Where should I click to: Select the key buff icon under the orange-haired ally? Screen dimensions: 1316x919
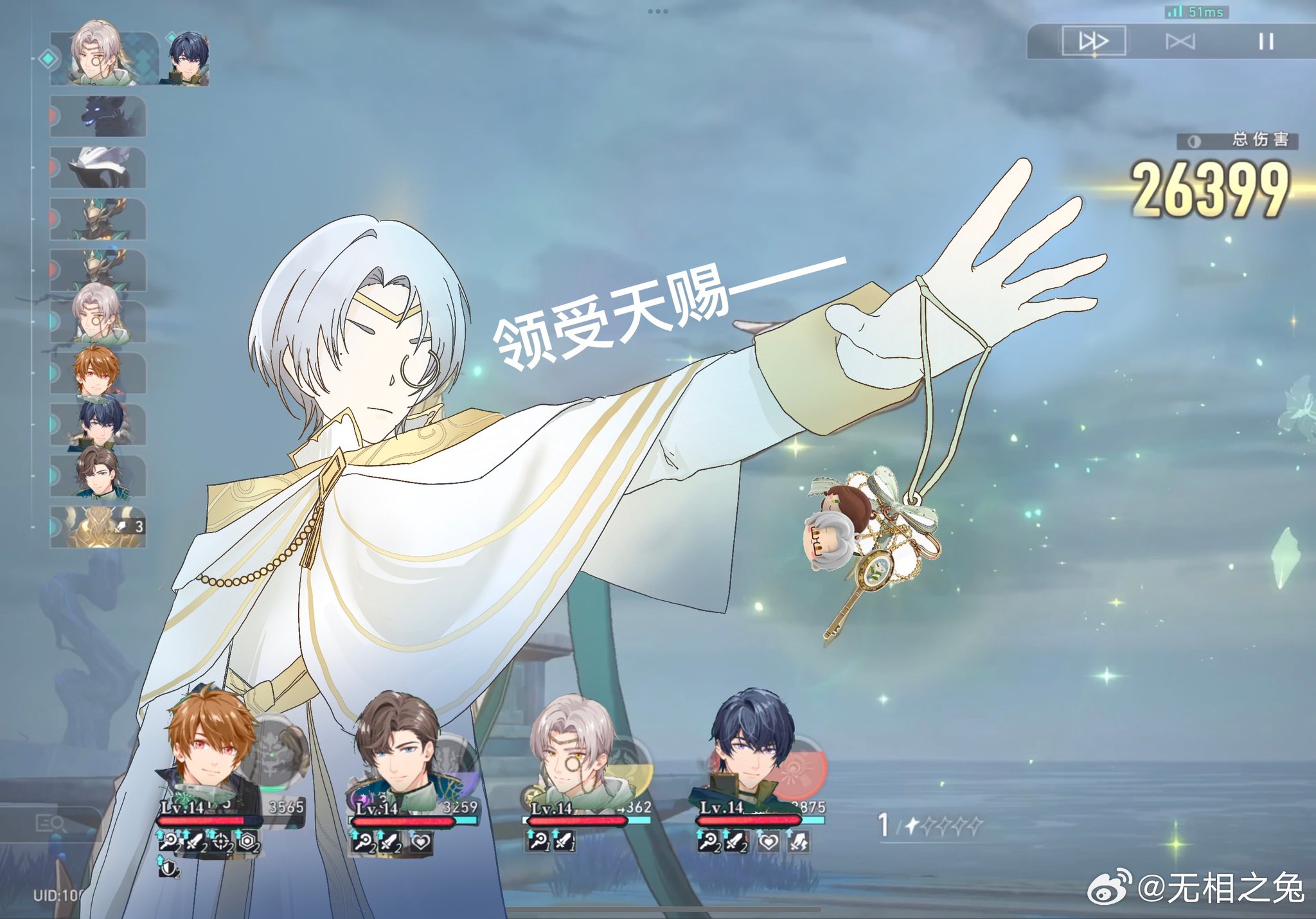[x=170, y=842]
